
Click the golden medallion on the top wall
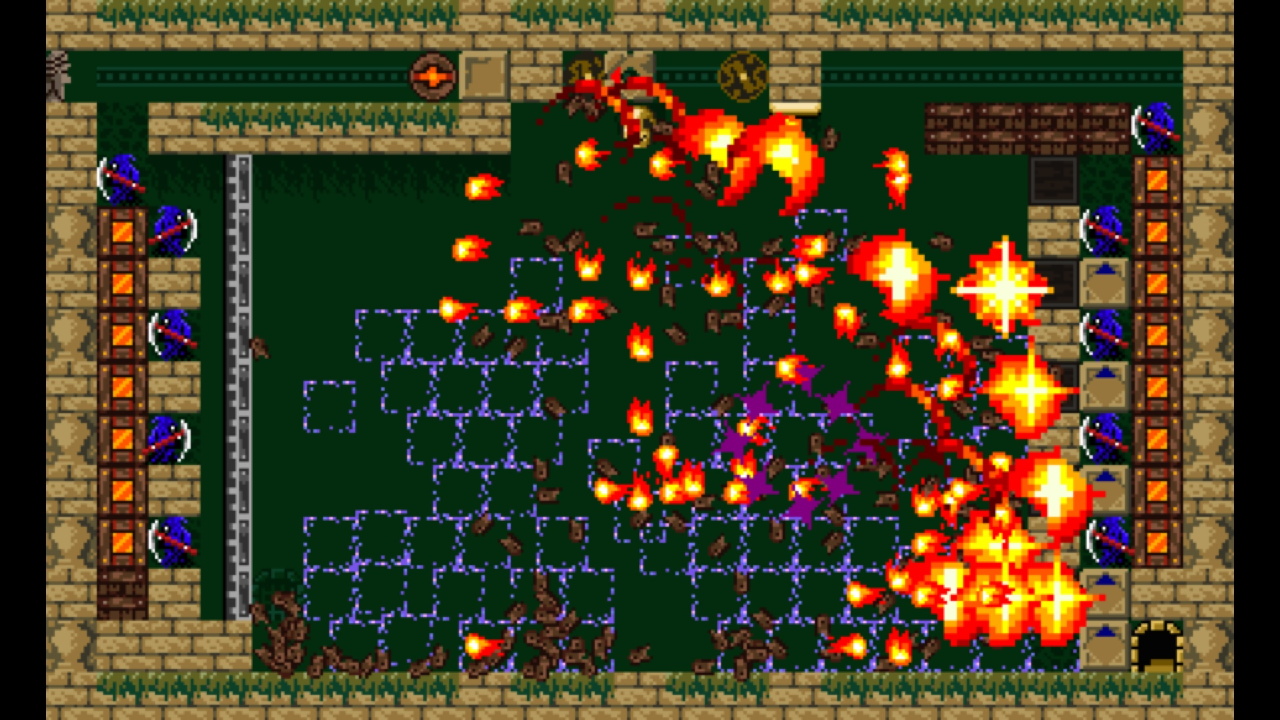tap(742, 75)
